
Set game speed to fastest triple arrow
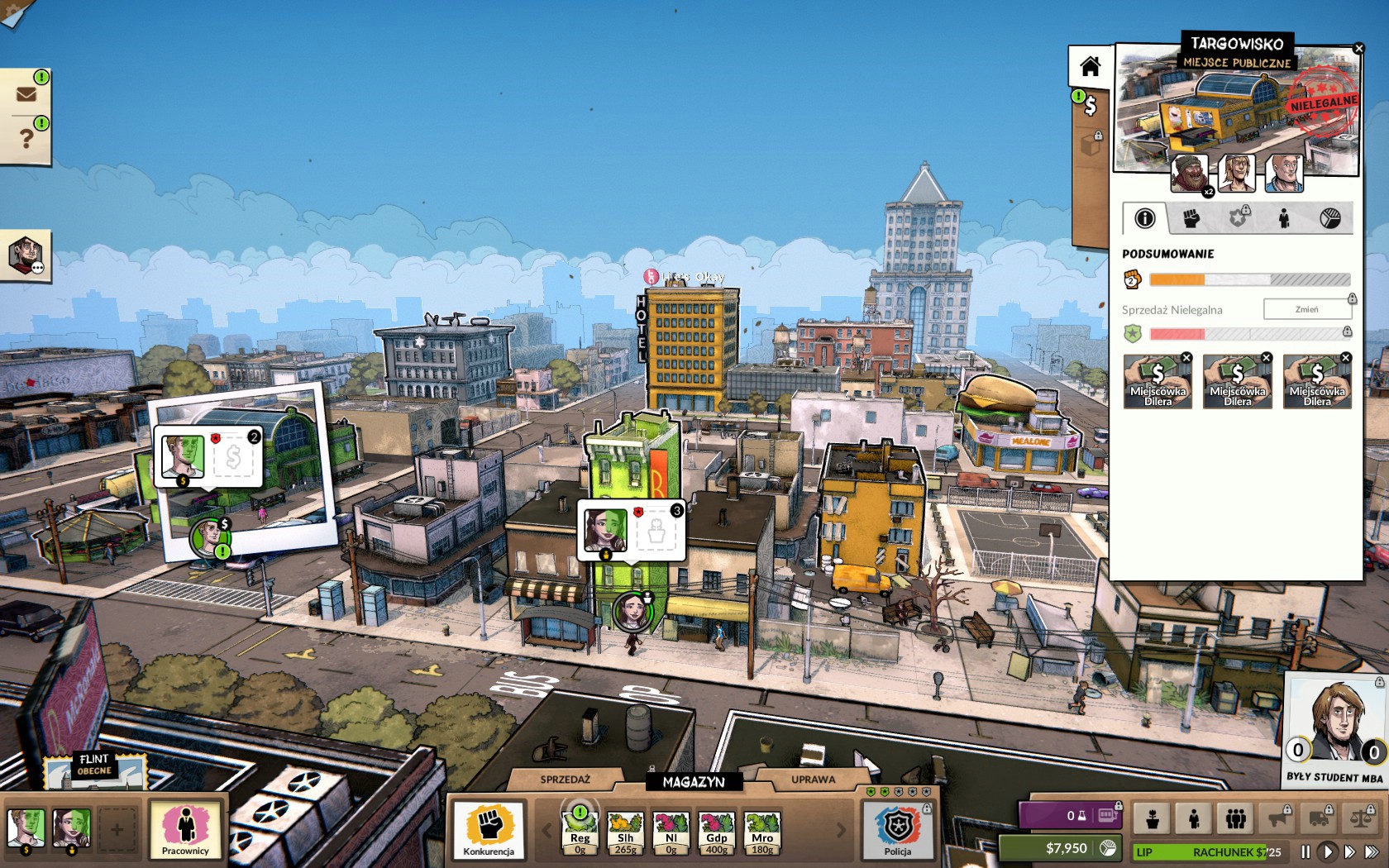tap(1372, 851)
